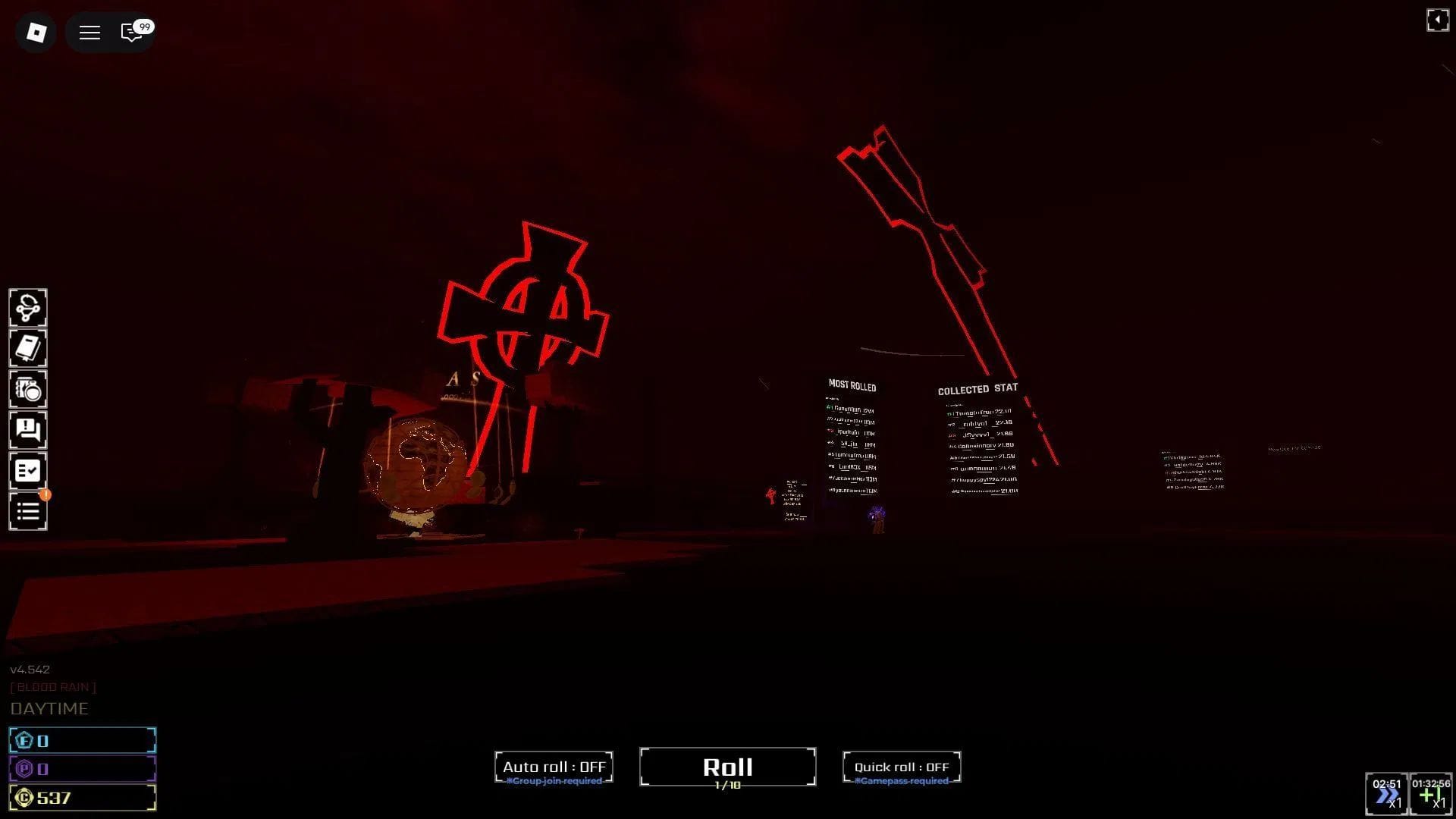Viewport: 1456px width, 819px height.
Task: Select the camera collection icon in sidebar
Action: point(28,390)
